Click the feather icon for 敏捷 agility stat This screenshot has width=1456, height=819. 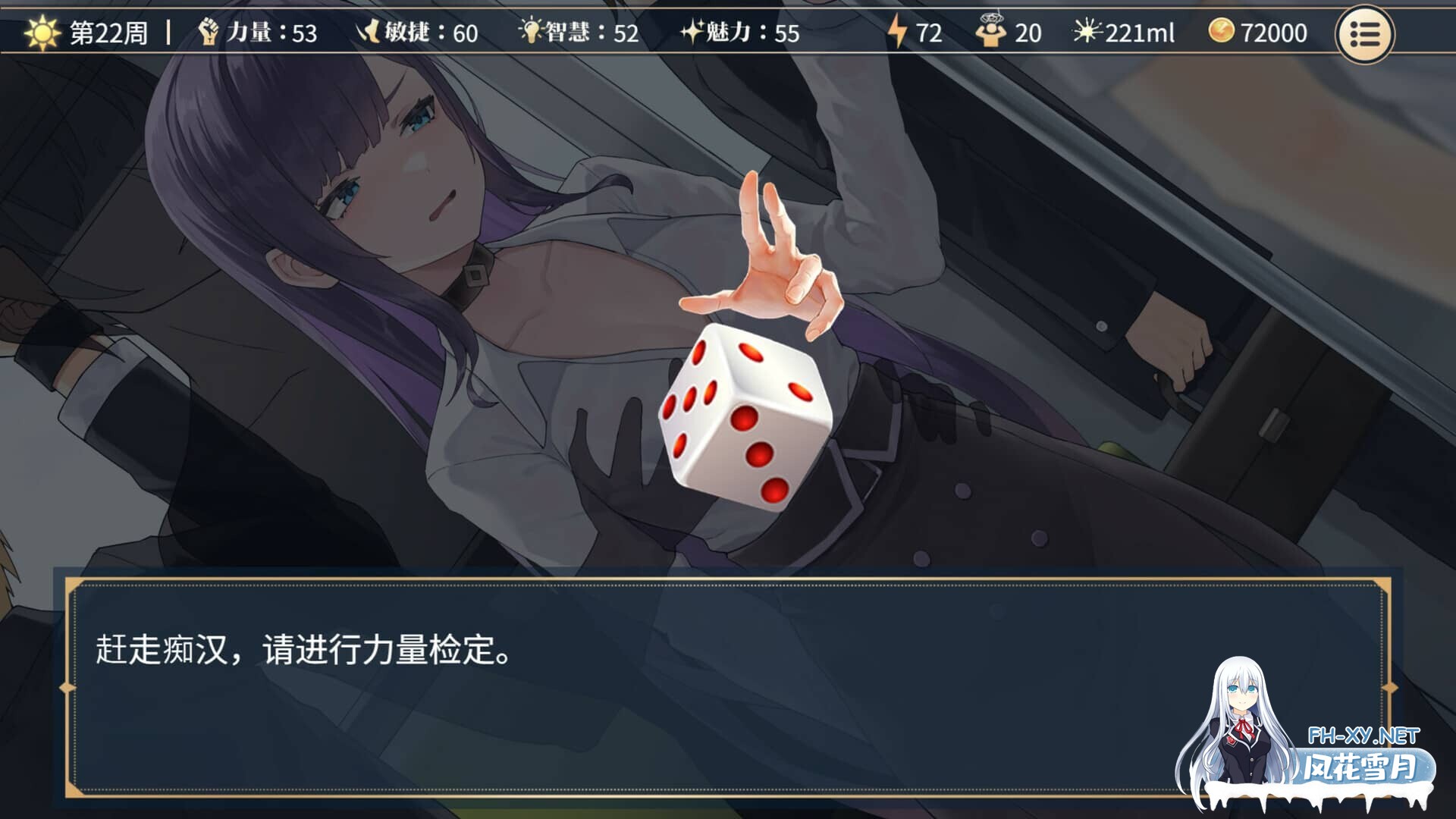[x=368, y=32]
